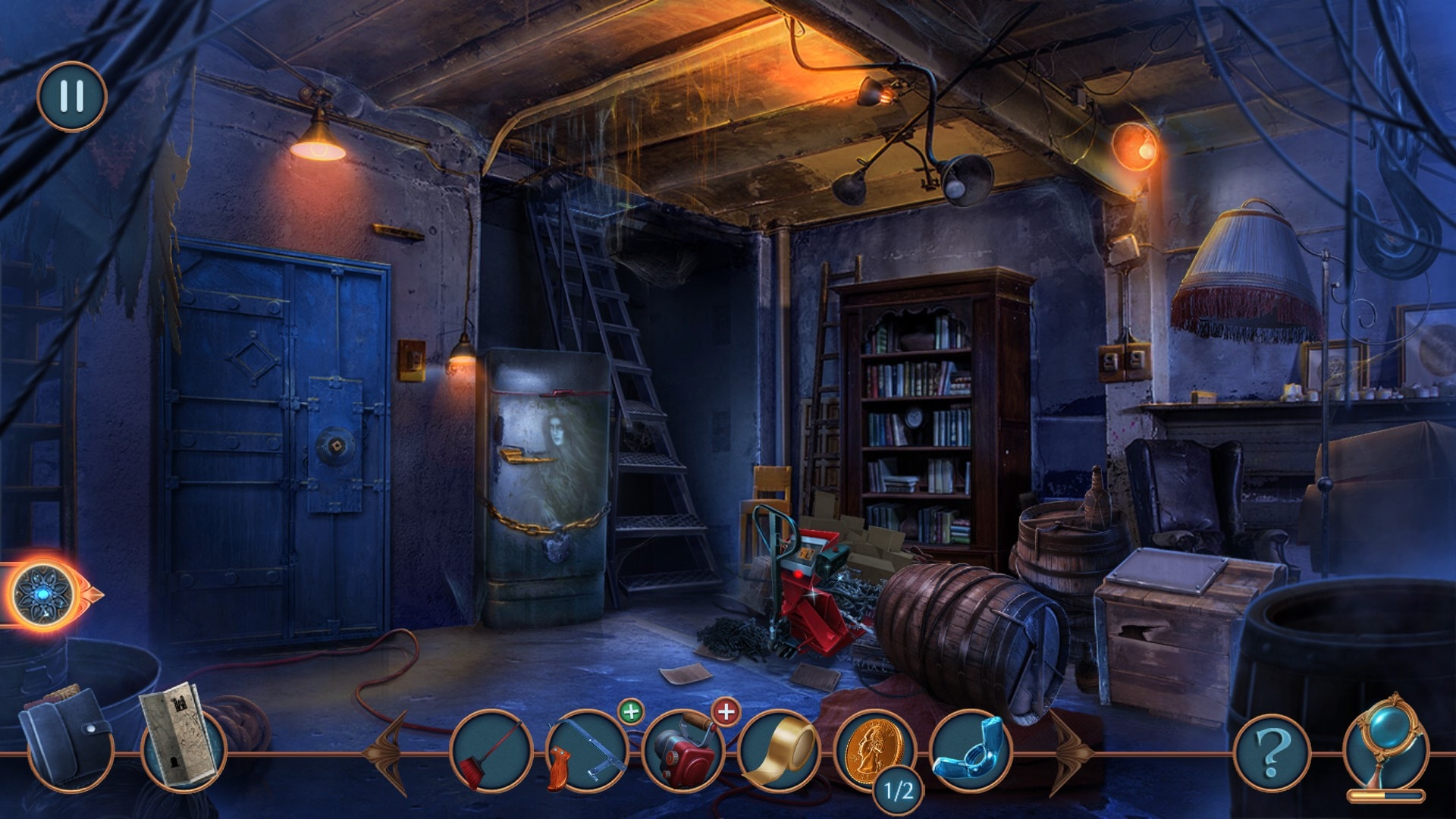Screen dimensions: 1456x819
Task: Click the red plus badge on generator
Action: click(726, 712)
